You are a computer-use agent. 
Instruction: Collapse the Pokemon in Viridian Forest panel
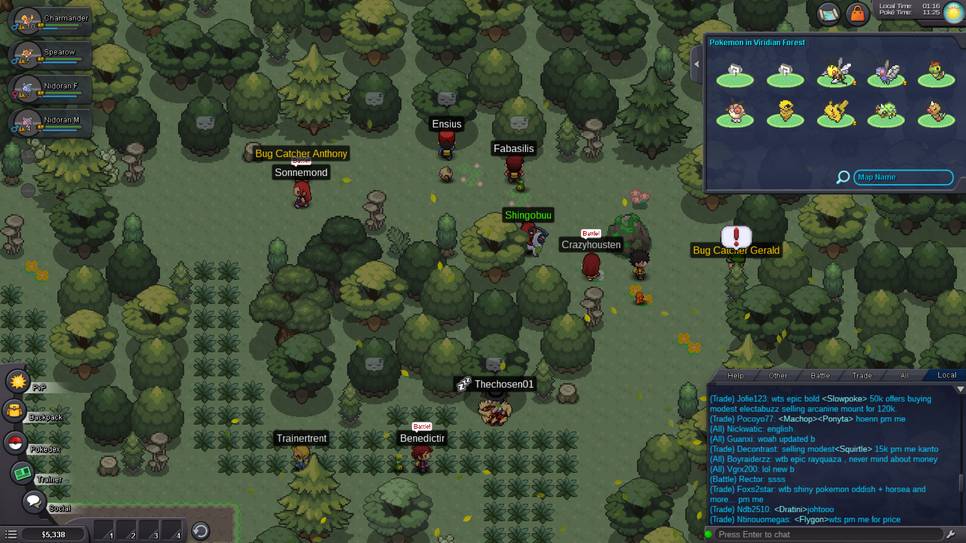coord(697,64)
